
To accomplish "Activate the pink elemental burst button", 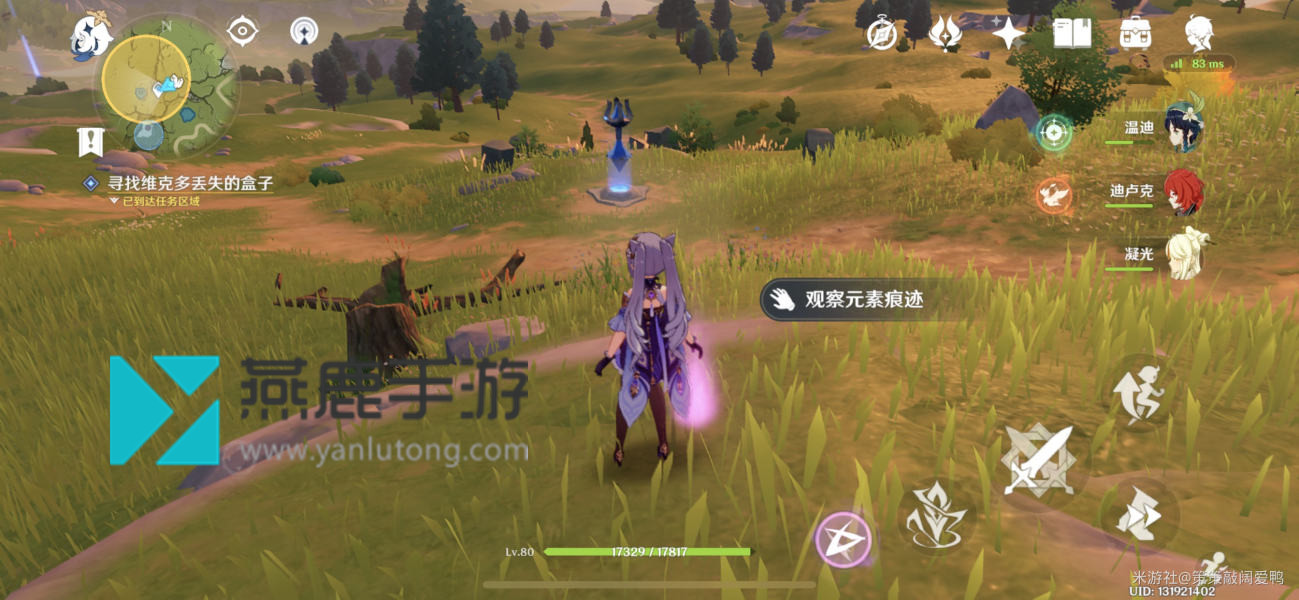I will (x=842, y=541).
